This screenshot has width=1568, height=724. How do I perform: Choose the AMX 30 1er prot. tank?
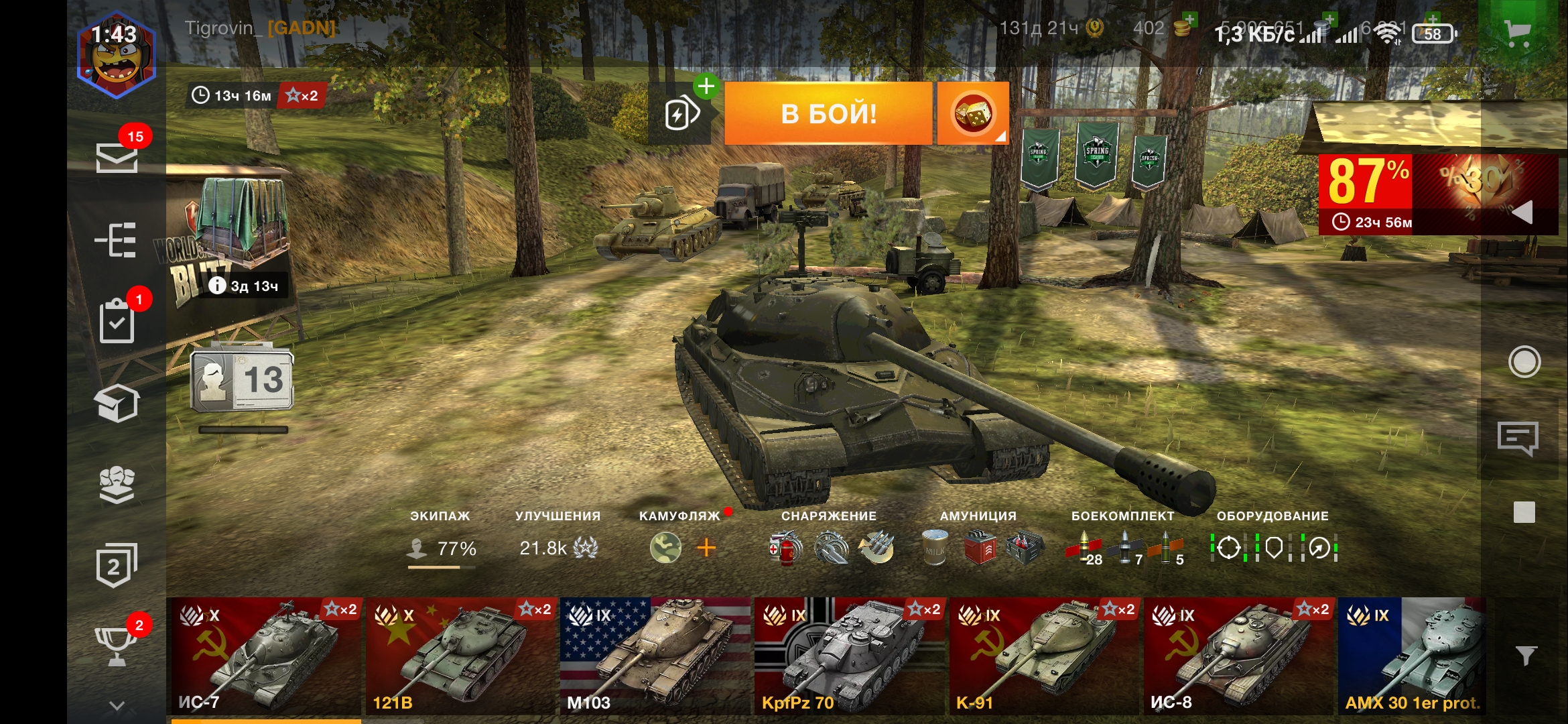tap(1411, 656)
